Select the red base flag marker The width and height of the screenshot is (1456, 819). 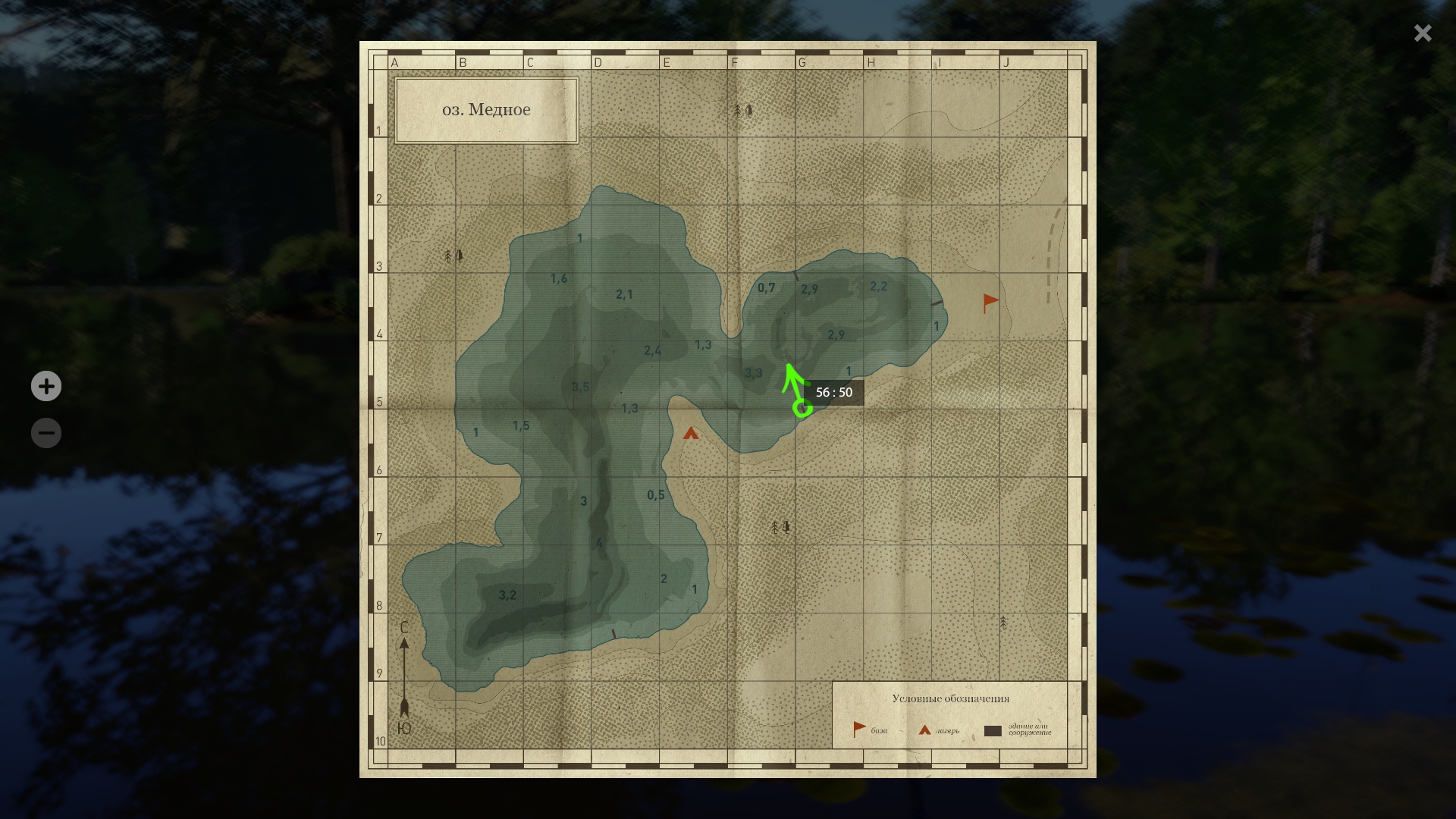click(x=990, y=303)
